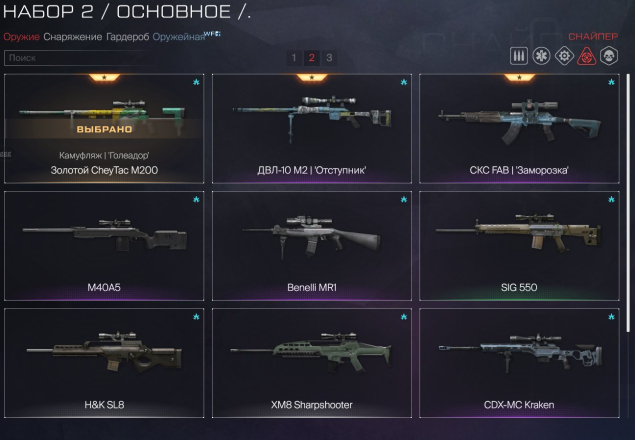The height and width of the screenshot is (440, 635).
Task: Choose the rifleman class bullets icon
Action: [519, 56]
